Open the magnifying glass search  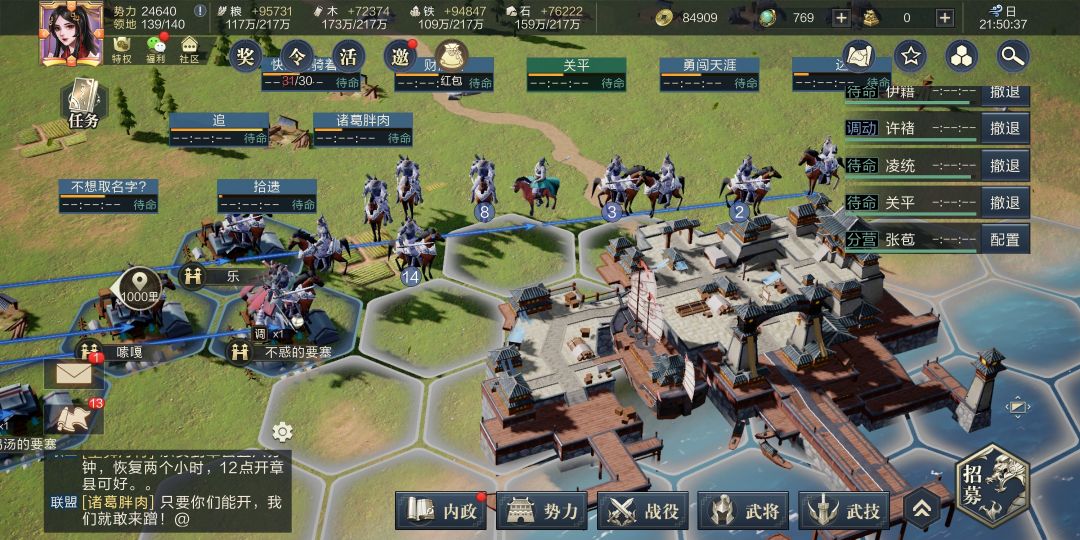[1012, 56]
